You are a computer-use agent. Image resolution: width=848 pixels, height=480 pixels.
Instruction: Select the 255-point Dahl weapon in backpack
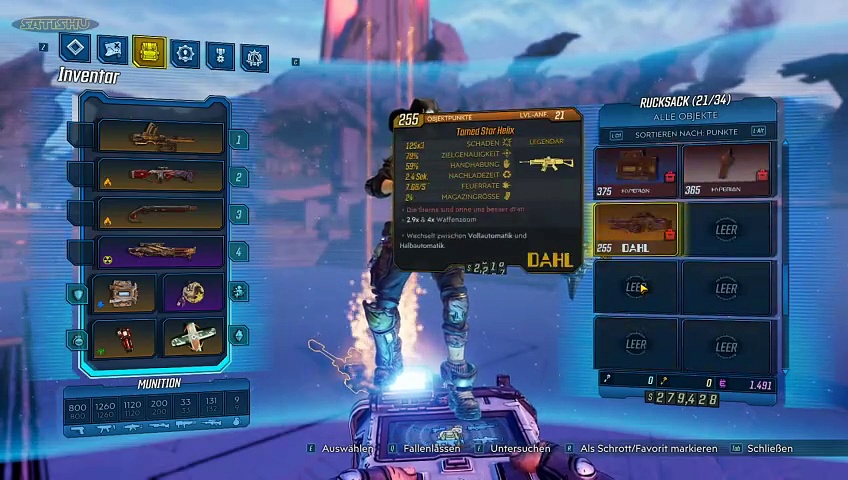pos(636,229)
